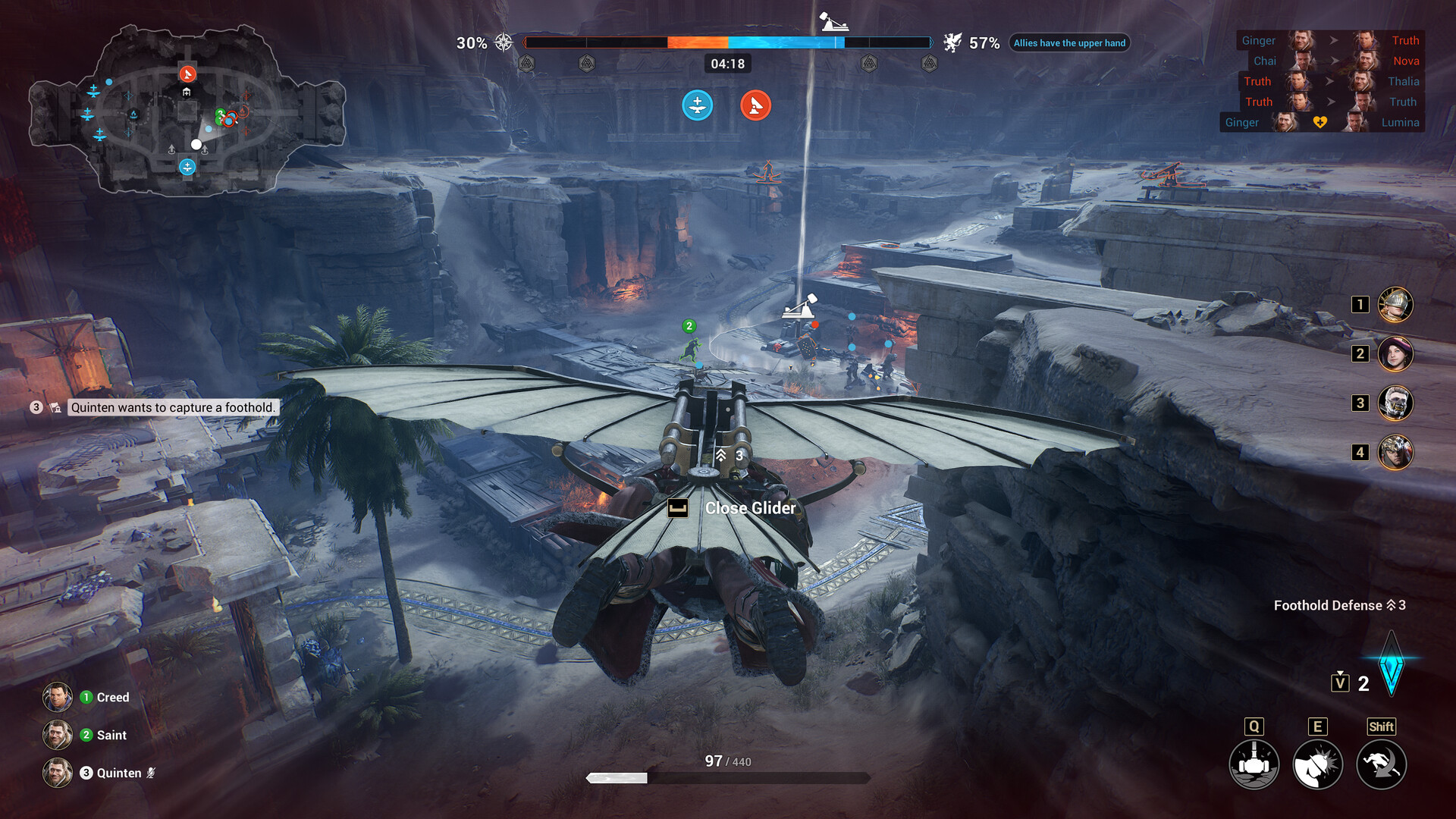Trigger the Shift dodge roll ability icon
1456x819 pixels.
click(x=1381, y=764)
